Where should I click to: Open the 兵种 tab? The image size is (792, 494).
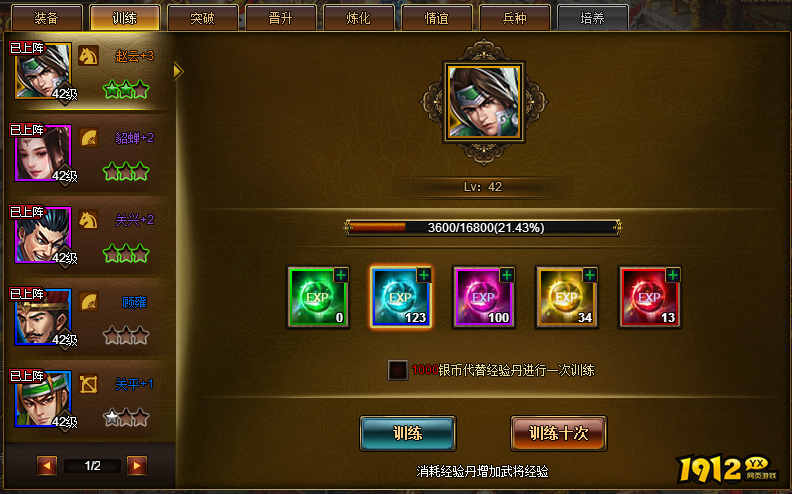[x=514, y=18]
